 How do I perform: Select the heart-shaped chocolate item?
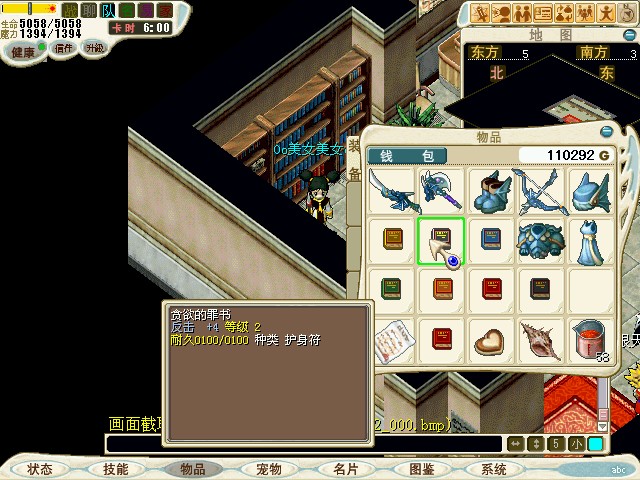490,338
